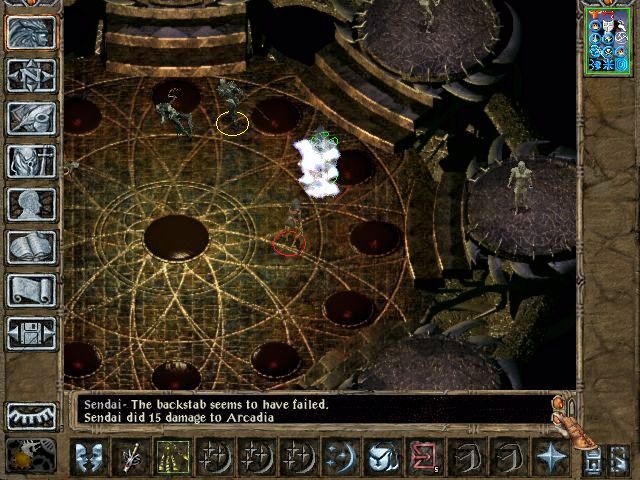Click the quick action button with checkmark
The height and width of the screenshot is (480, 640).
(382, 457)
